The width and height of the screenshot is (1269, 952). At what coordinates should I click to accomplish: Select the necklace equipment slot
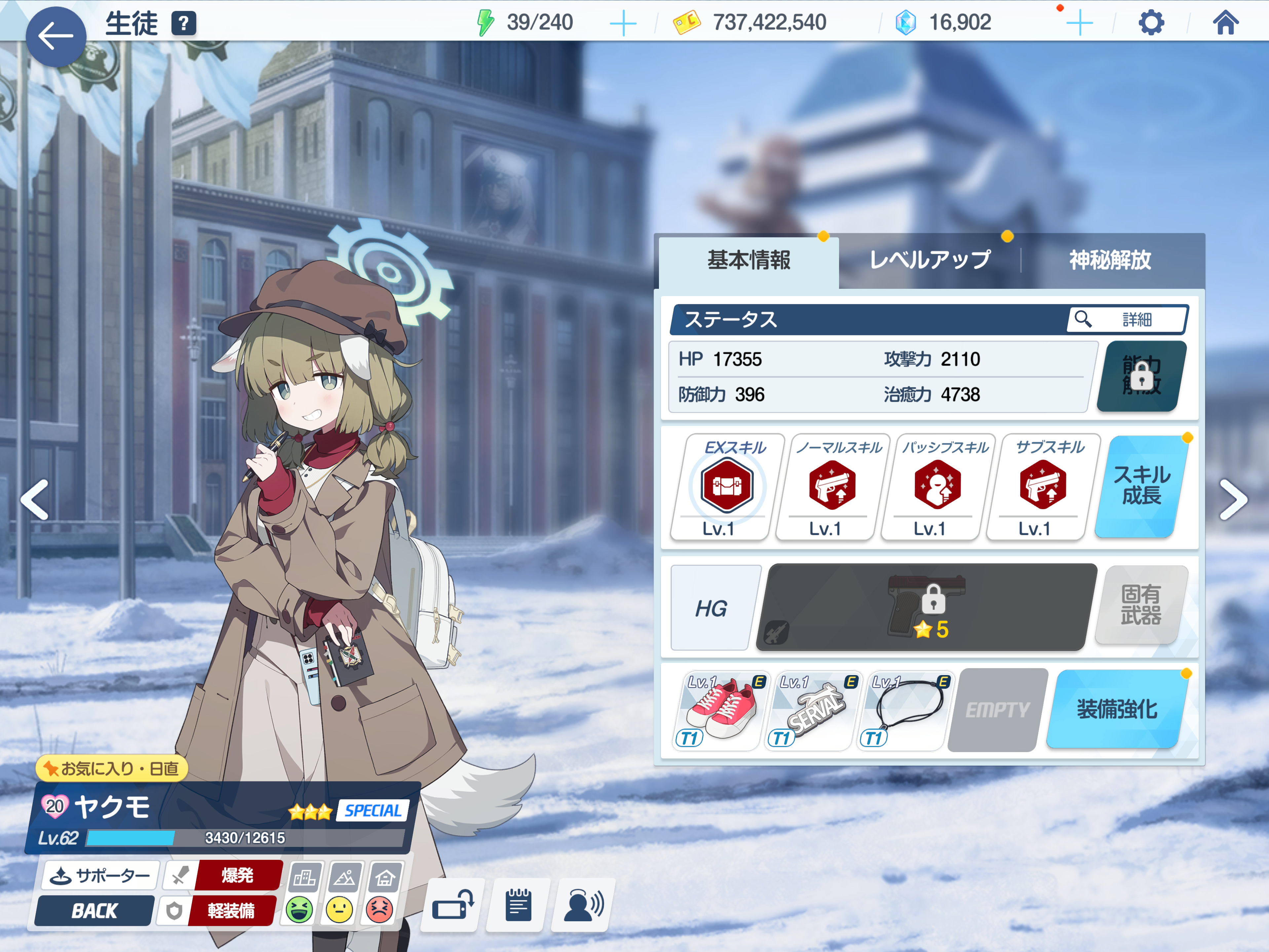905,710
